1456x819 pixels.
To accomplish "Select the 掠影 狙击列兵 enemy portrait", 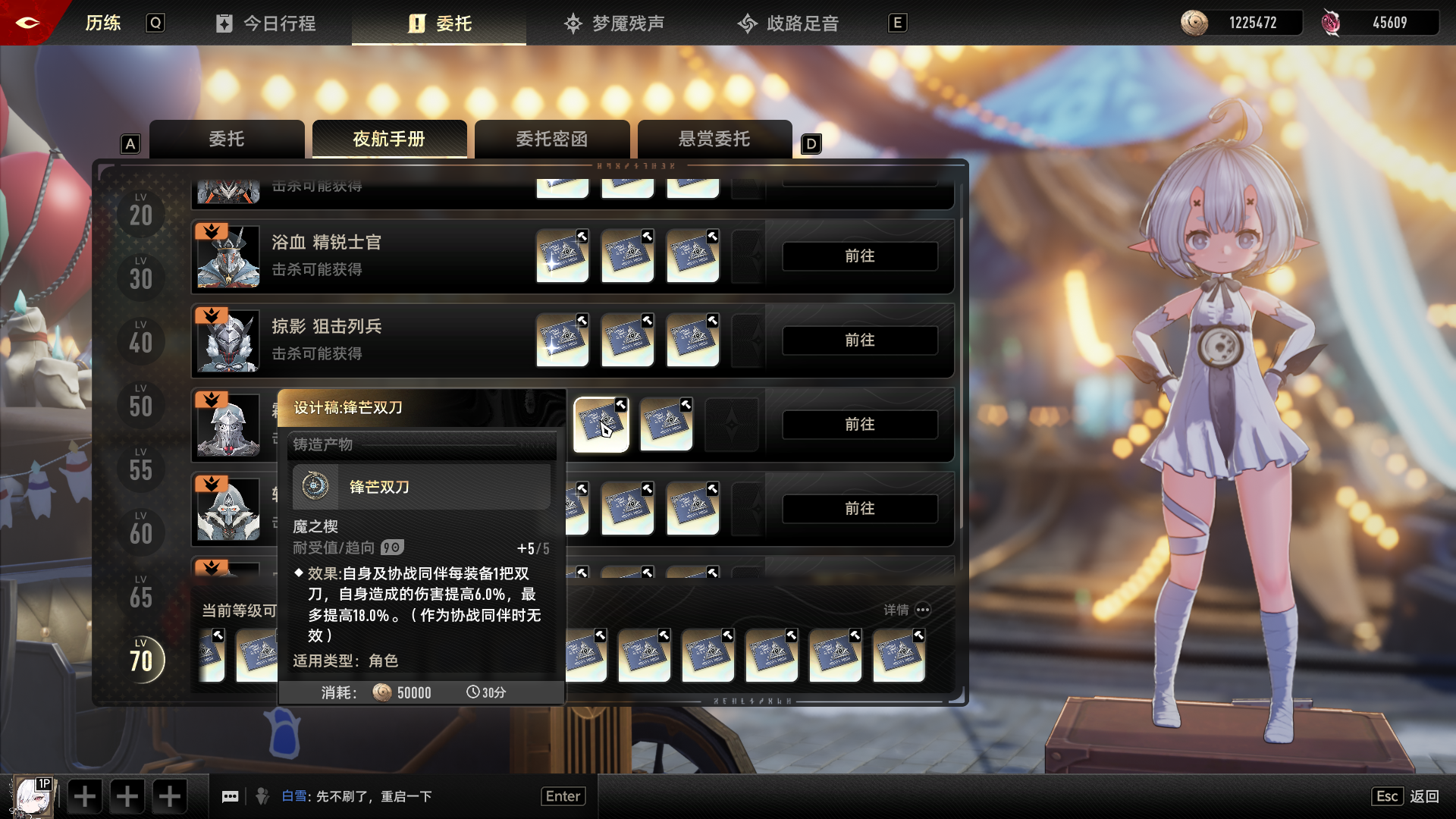I will tap(227, 340).
